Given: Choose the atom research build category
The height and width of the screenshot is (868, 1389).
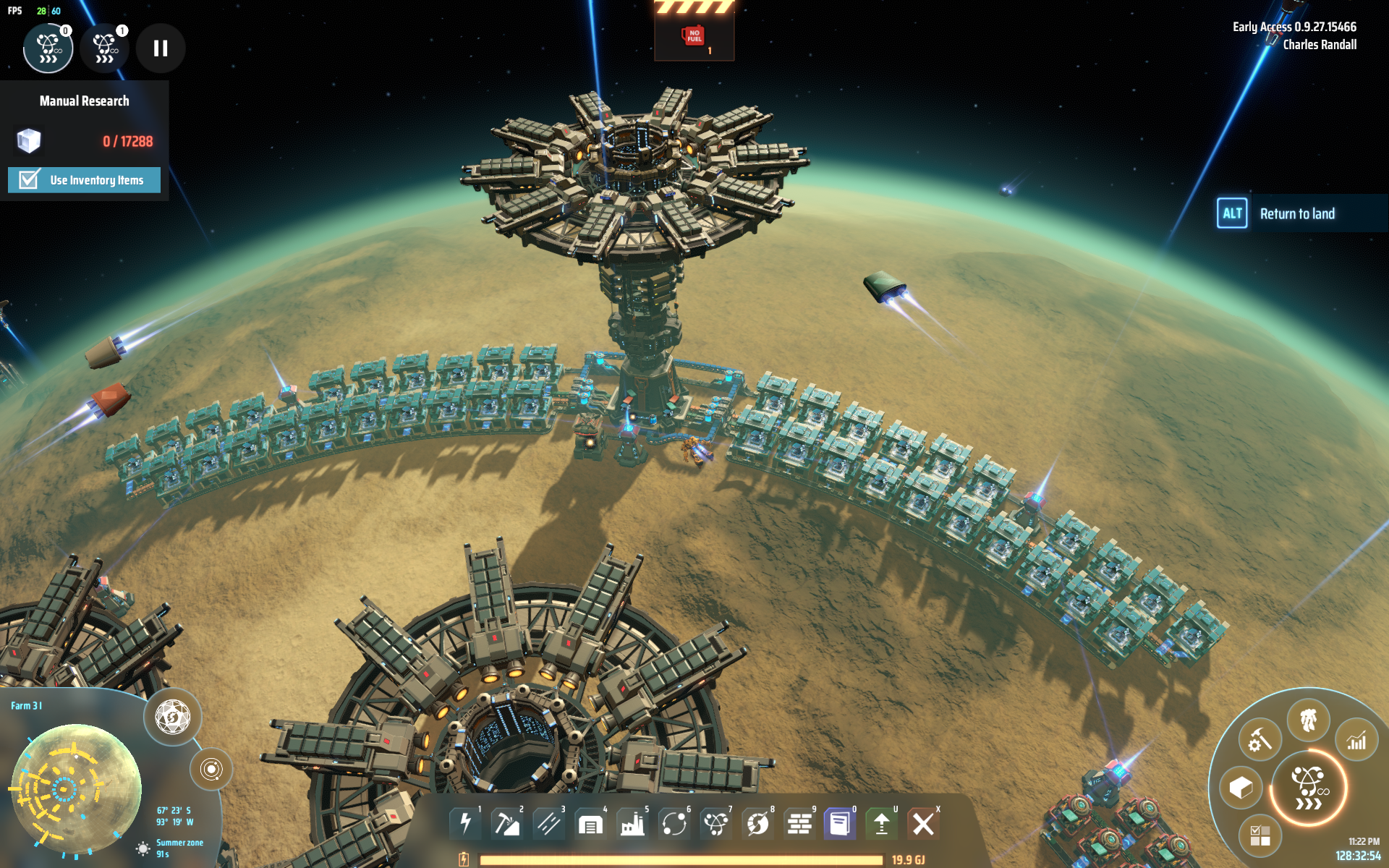Looking at the screenshot, I should pyautogui.click(x=716, y=823).
